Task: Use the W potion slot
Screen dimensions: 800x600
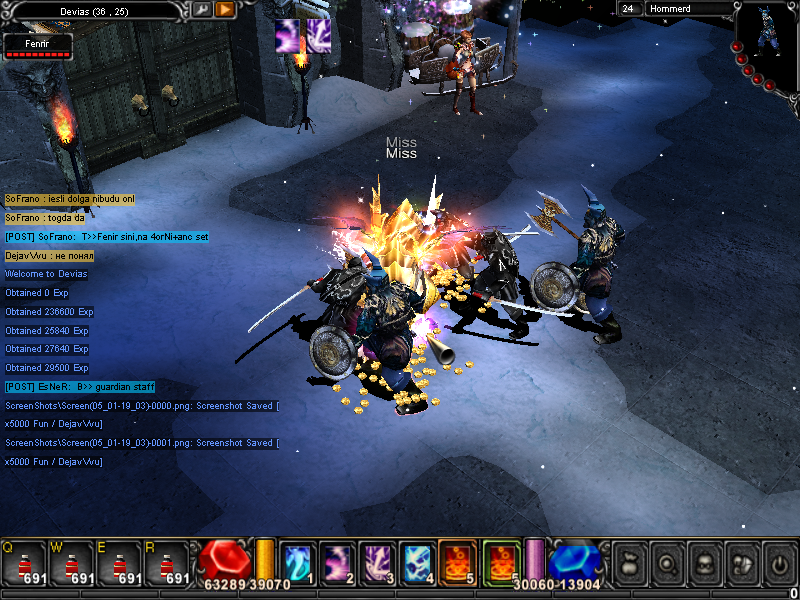Action: (x=72, y=563)
